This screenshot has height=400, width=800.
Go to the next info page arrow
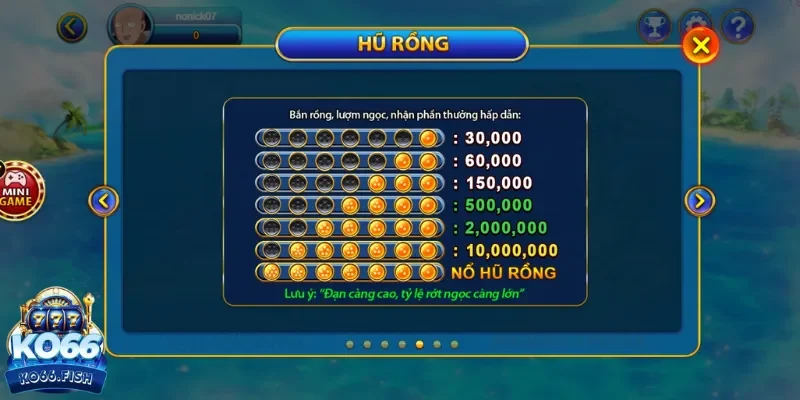(699, 201)
